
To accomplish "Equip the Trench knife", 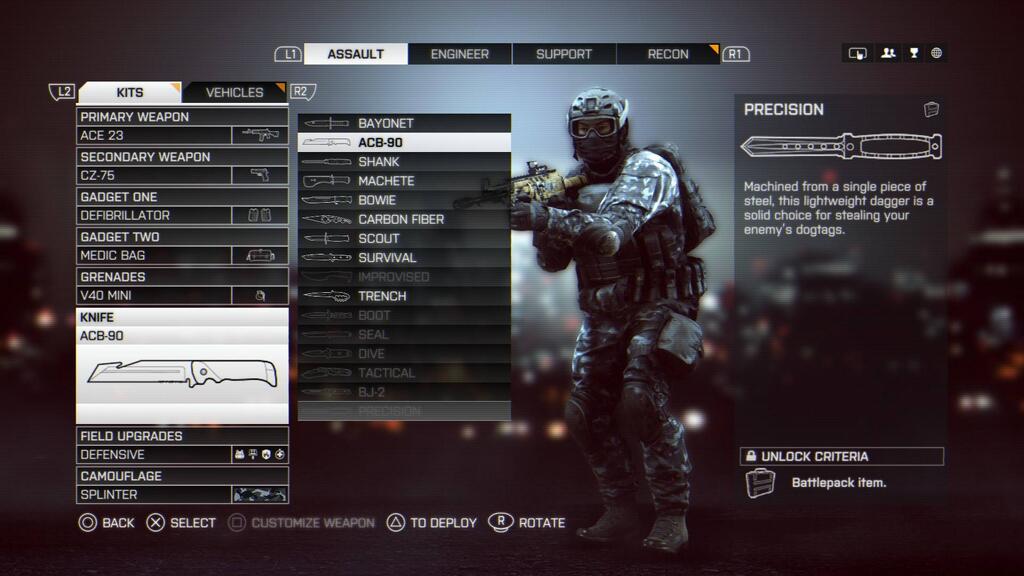I will 404,296.
